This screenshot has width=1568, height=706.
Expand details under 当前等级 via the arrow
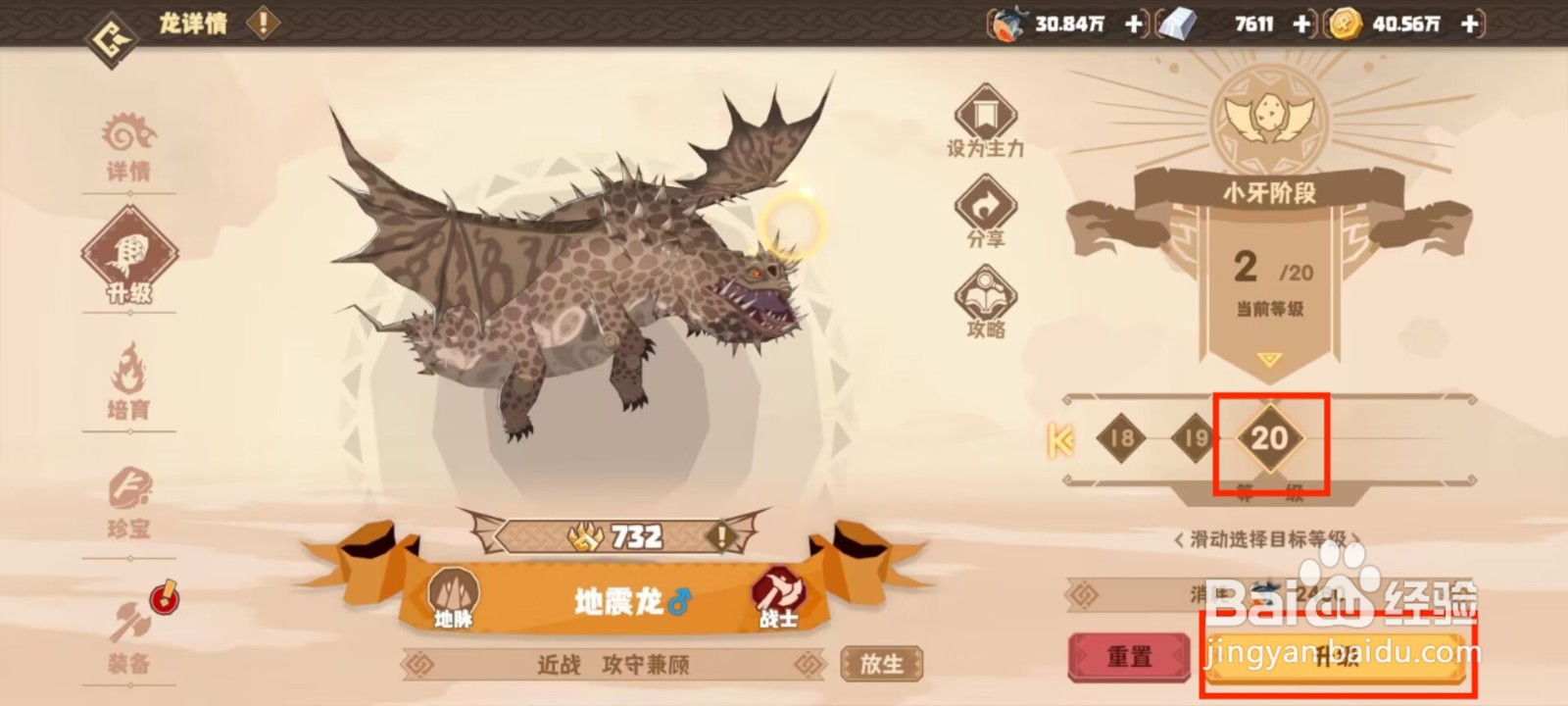[x=1267, y=360]
